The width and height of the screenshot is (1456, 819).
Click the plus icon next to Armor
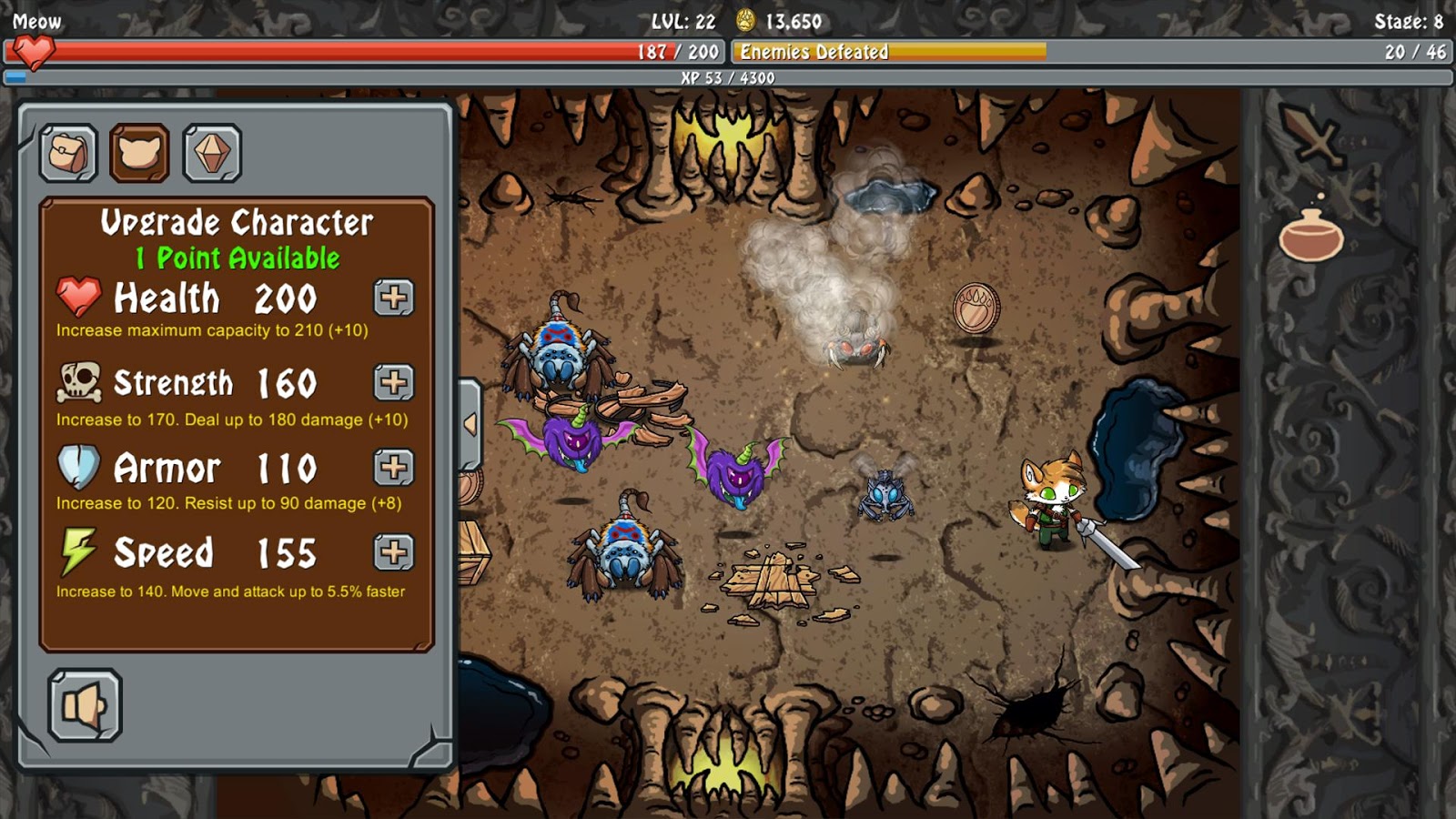click(x=393, y=468)
